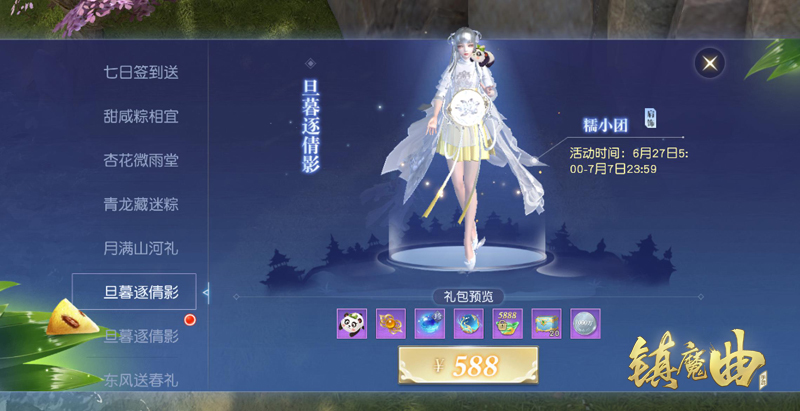
Task: Select the 杏花微雨堂 event entry
Action: 141,160
